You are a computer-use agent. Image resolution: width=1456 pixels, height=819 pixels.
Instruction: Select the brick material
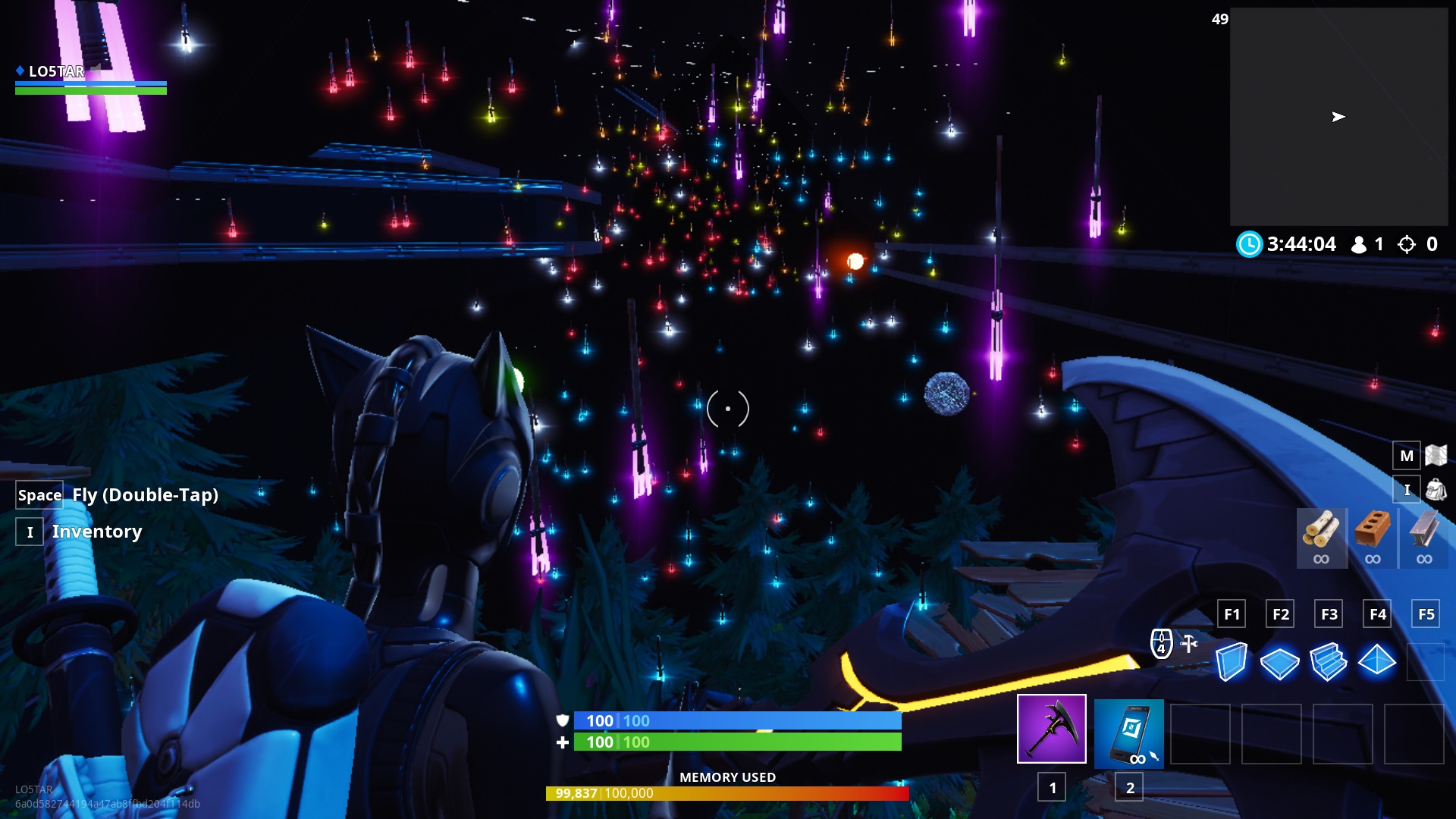point(1373,530)
